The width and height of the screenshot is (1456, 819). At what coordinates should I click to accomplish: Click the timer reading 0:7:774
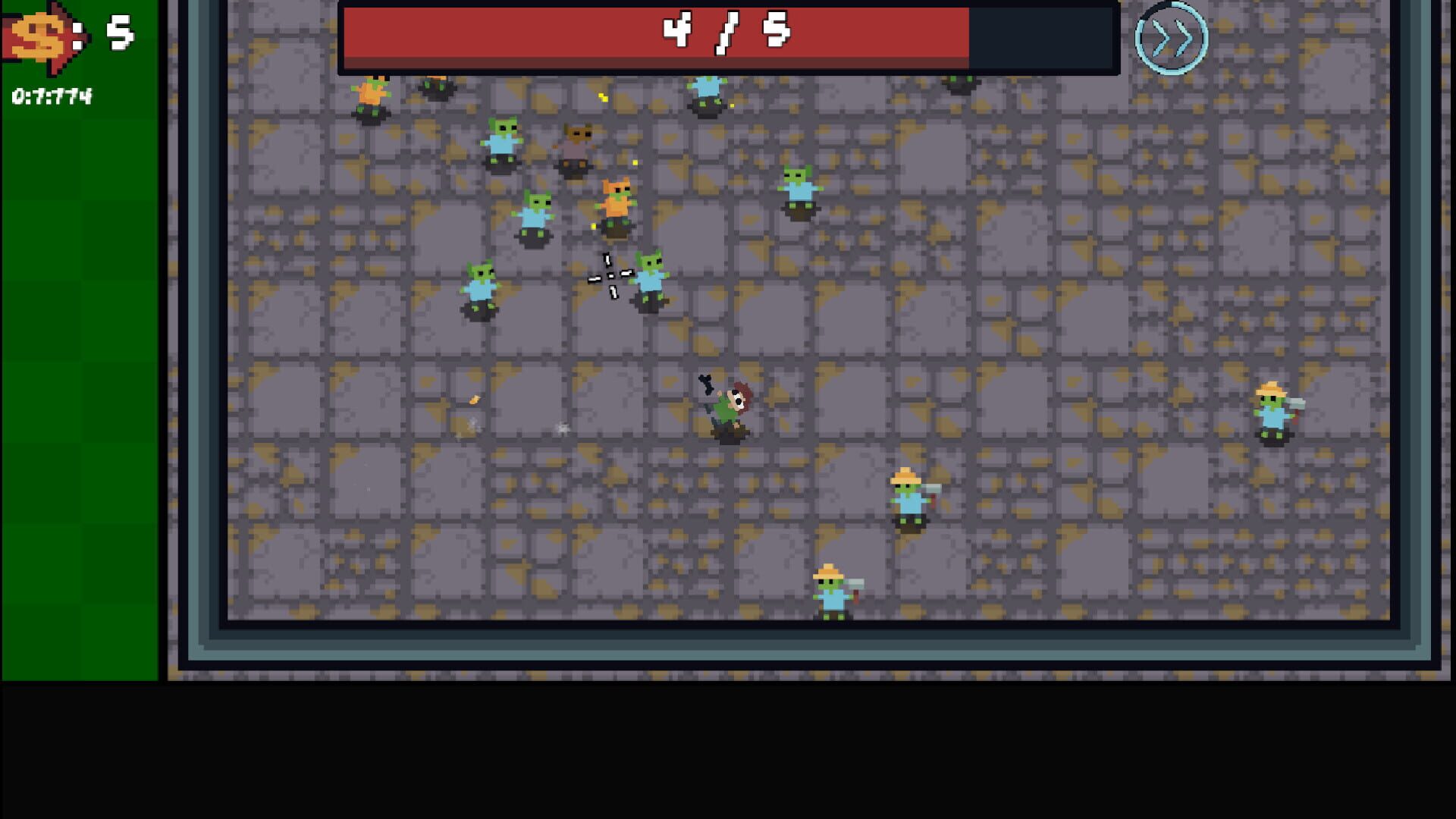click(x=51, y=96)
